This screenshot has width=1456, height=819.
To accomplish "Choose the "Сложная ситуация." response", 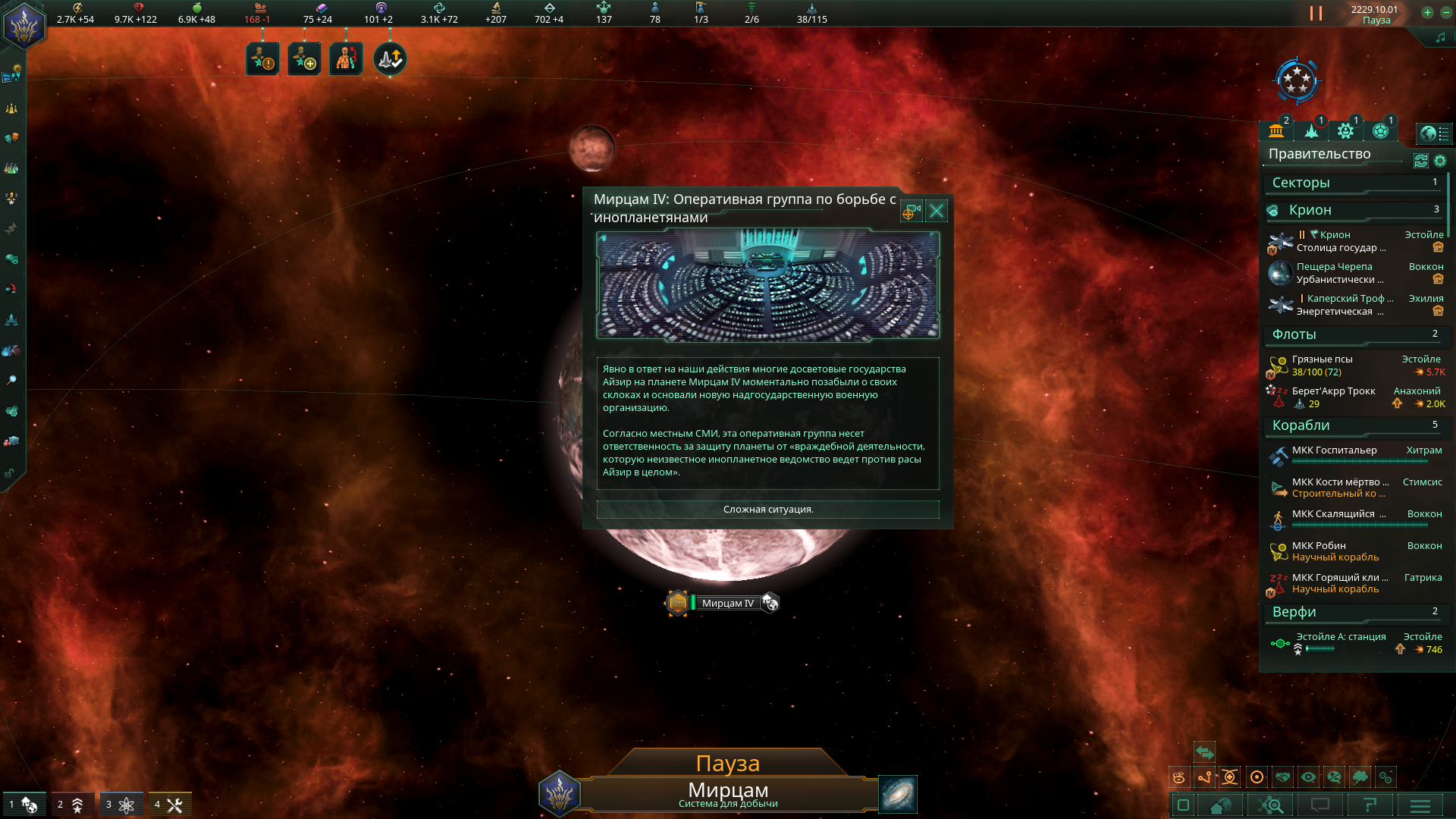I will (767, 510).
